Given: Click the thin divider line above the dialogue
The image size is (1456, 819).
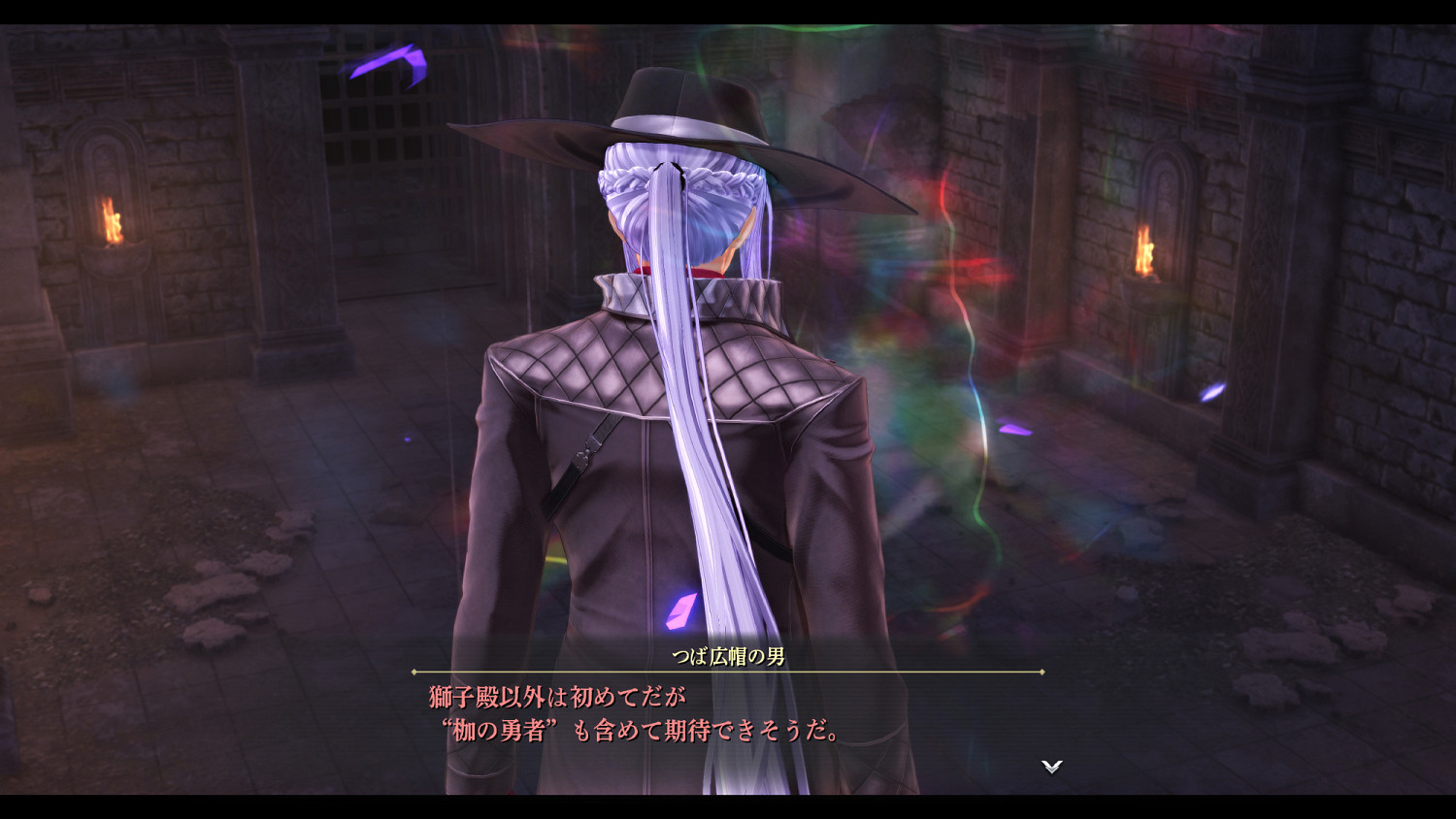Looking at the screenshot, I should click(728, 669).
